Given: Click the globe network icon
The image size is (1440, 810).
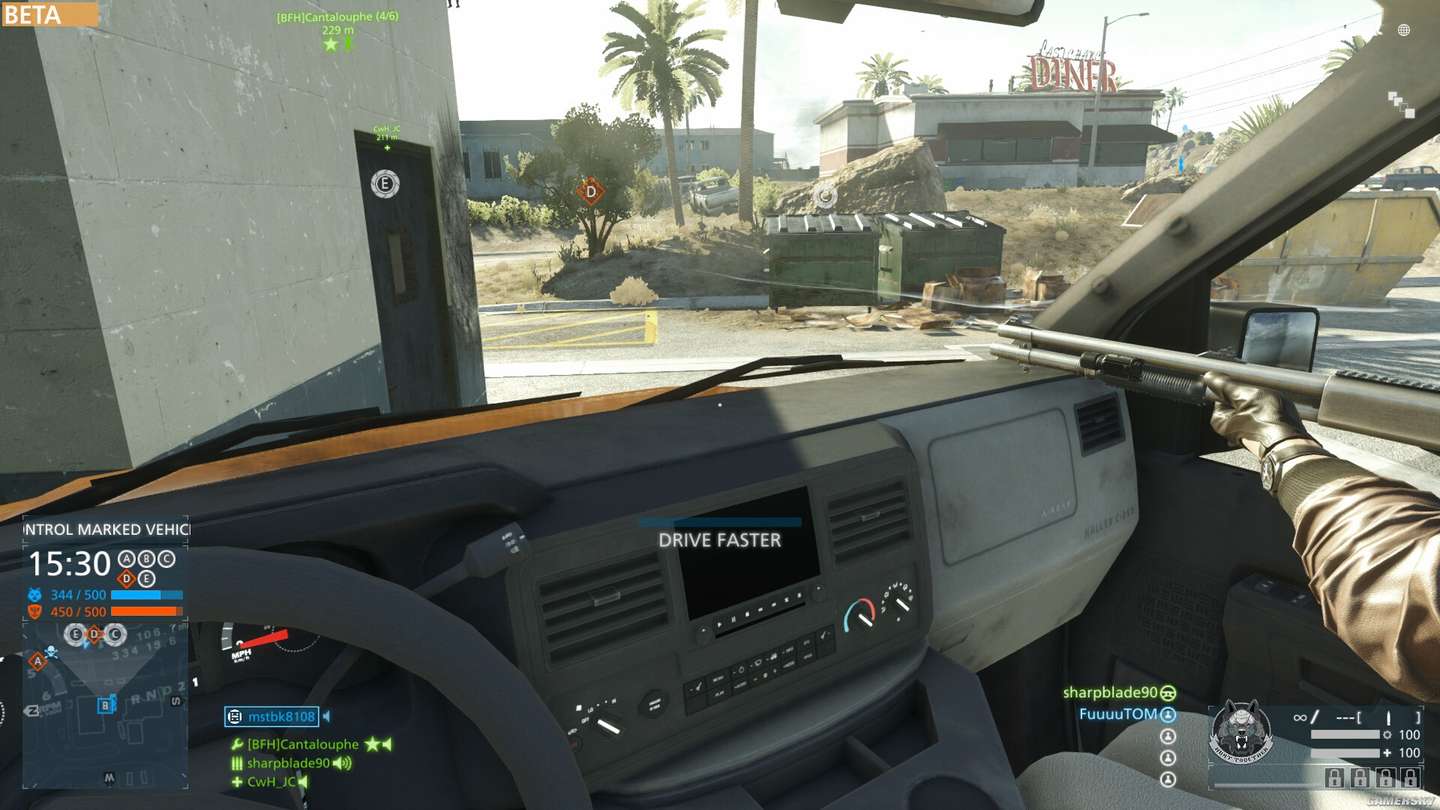Looking at the screenshot, I should (x=1404, y=30).
